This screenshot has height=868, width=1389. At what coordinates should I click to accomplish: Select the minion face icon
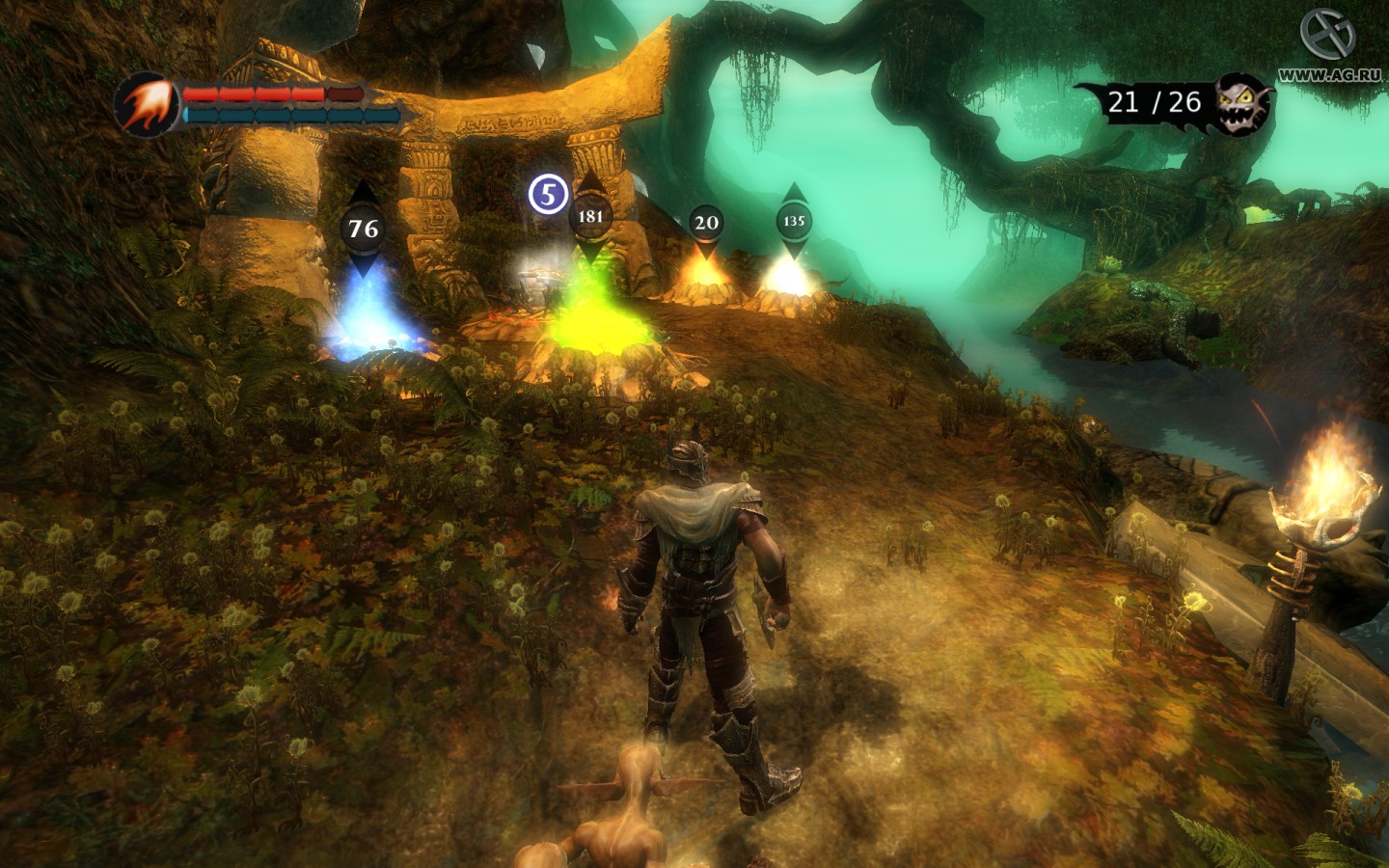click(x=1240, y=103)
